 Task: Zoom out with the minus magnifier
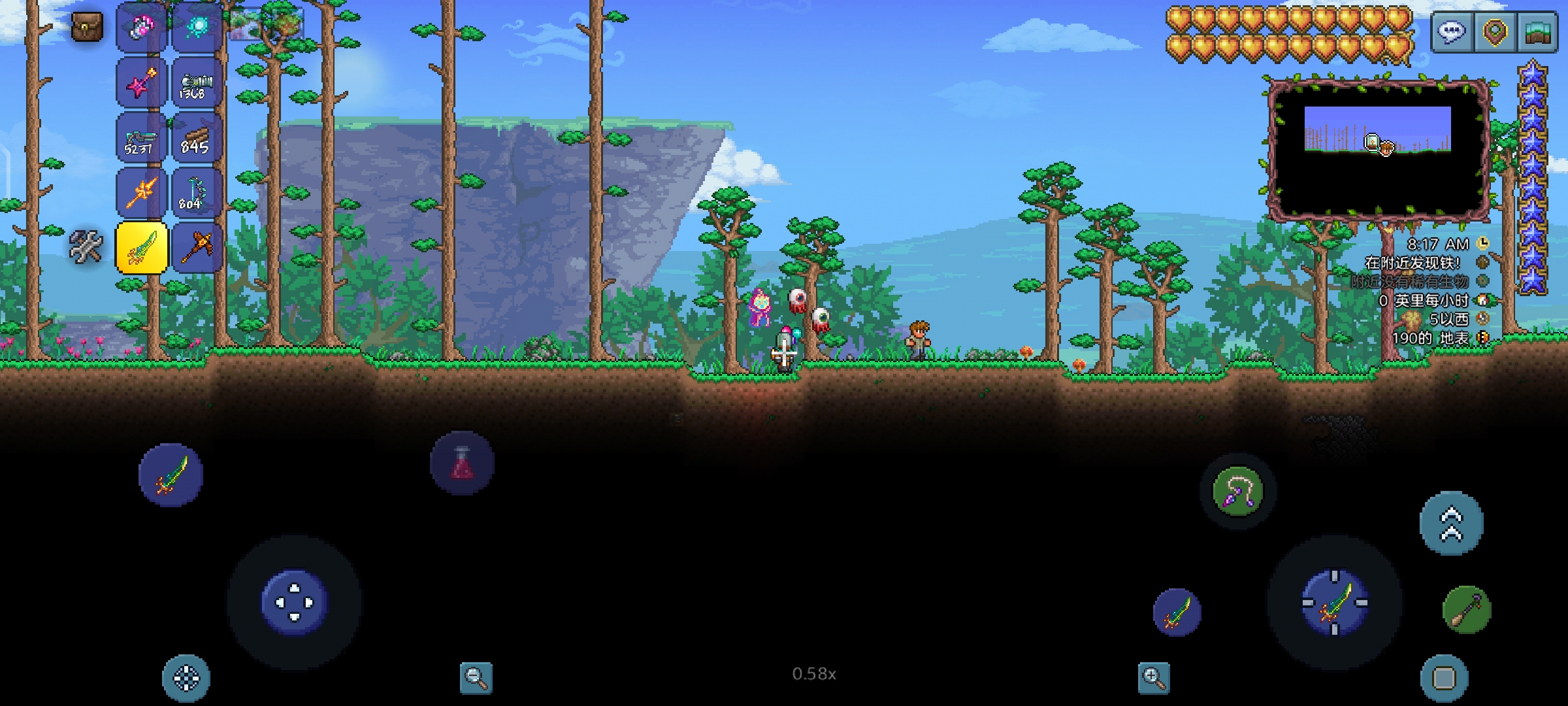(x=476, y=678)
